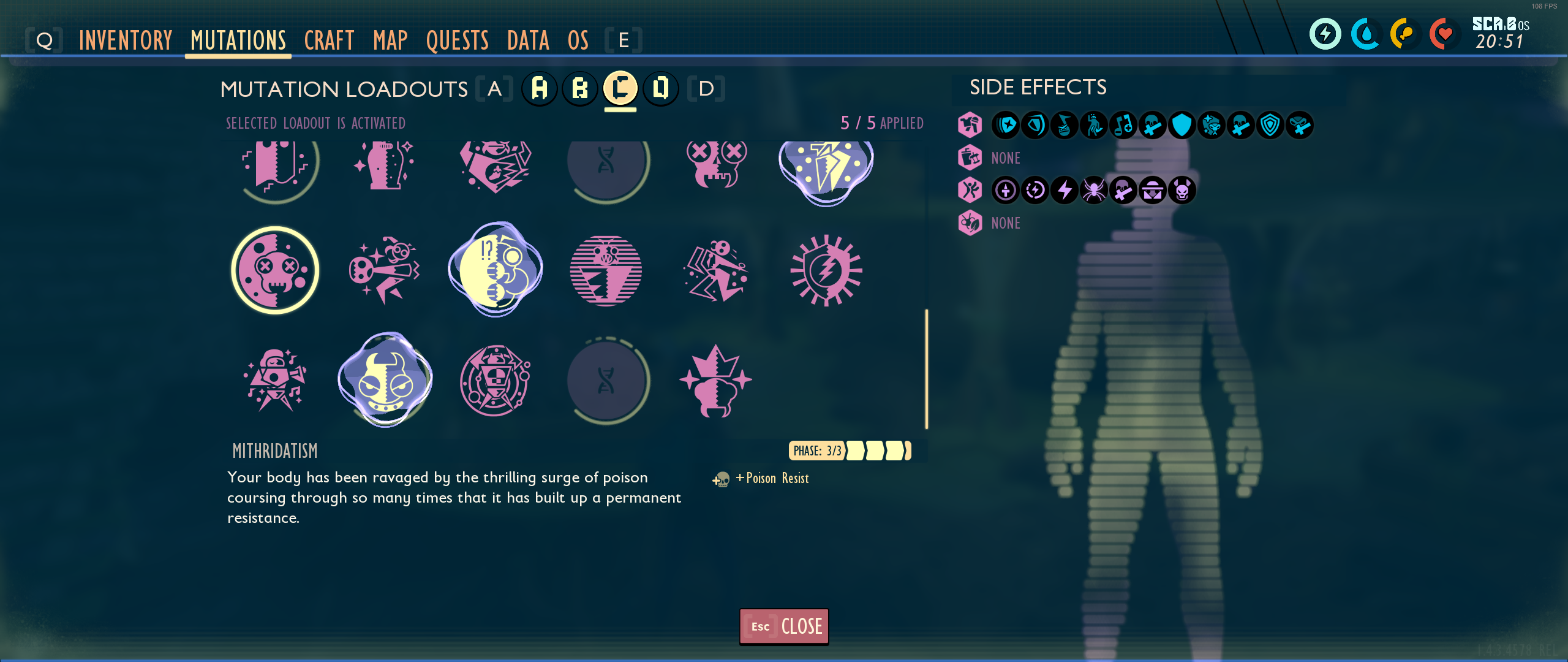This screenshot has height=662, width=1568.
Task: Click the blue shield side effect icon
Action: click(1182, 125)
